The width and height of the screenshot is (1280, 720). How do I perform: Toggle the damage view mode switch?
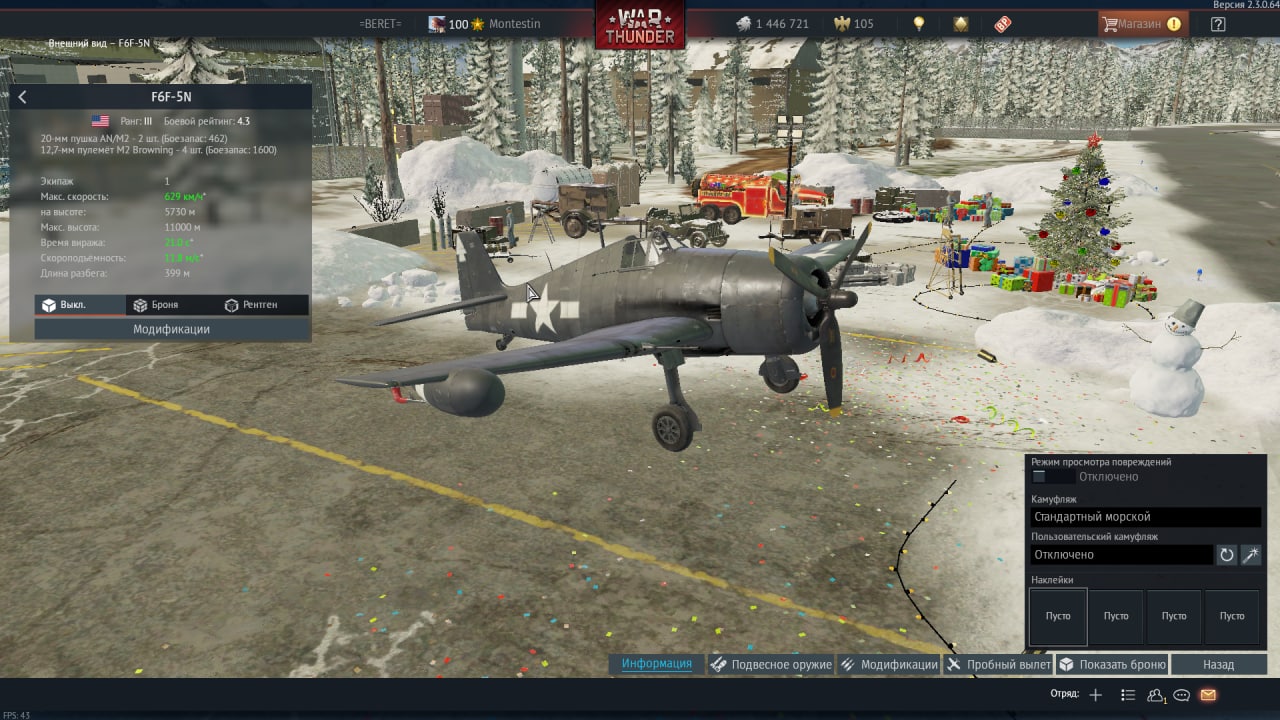coord(1052,477)
